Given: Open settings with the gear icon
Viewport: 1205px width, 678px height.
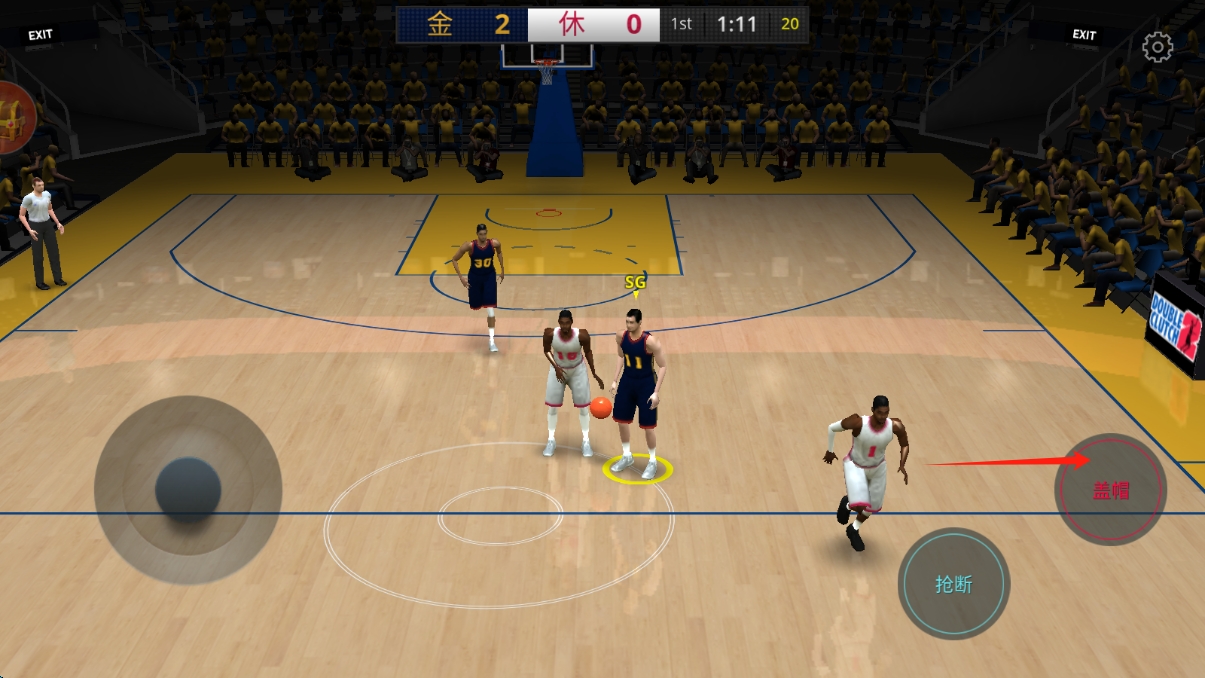Looking at the screenshot, I should [x=1157, y=47].
